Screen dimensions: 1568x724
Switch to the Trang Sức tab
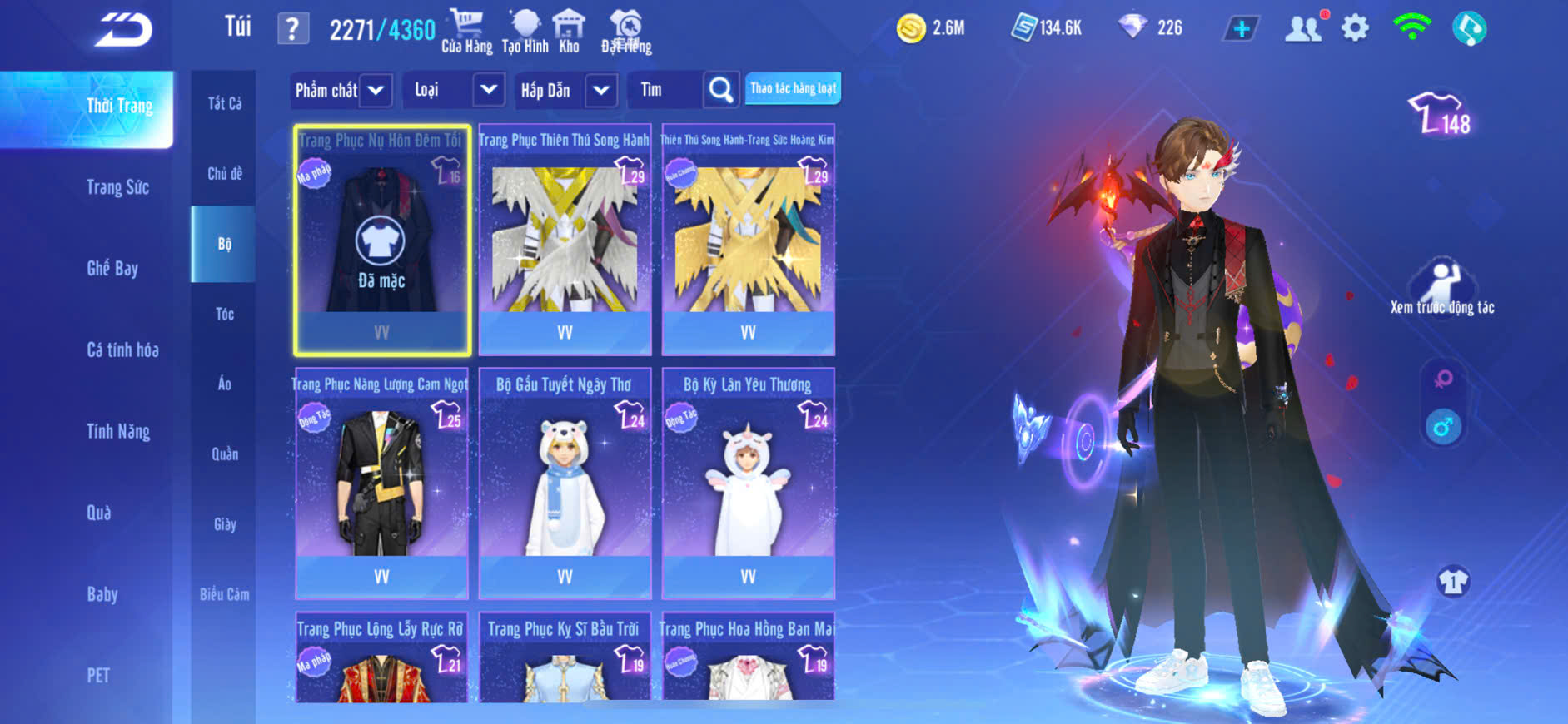pos(117,187)
